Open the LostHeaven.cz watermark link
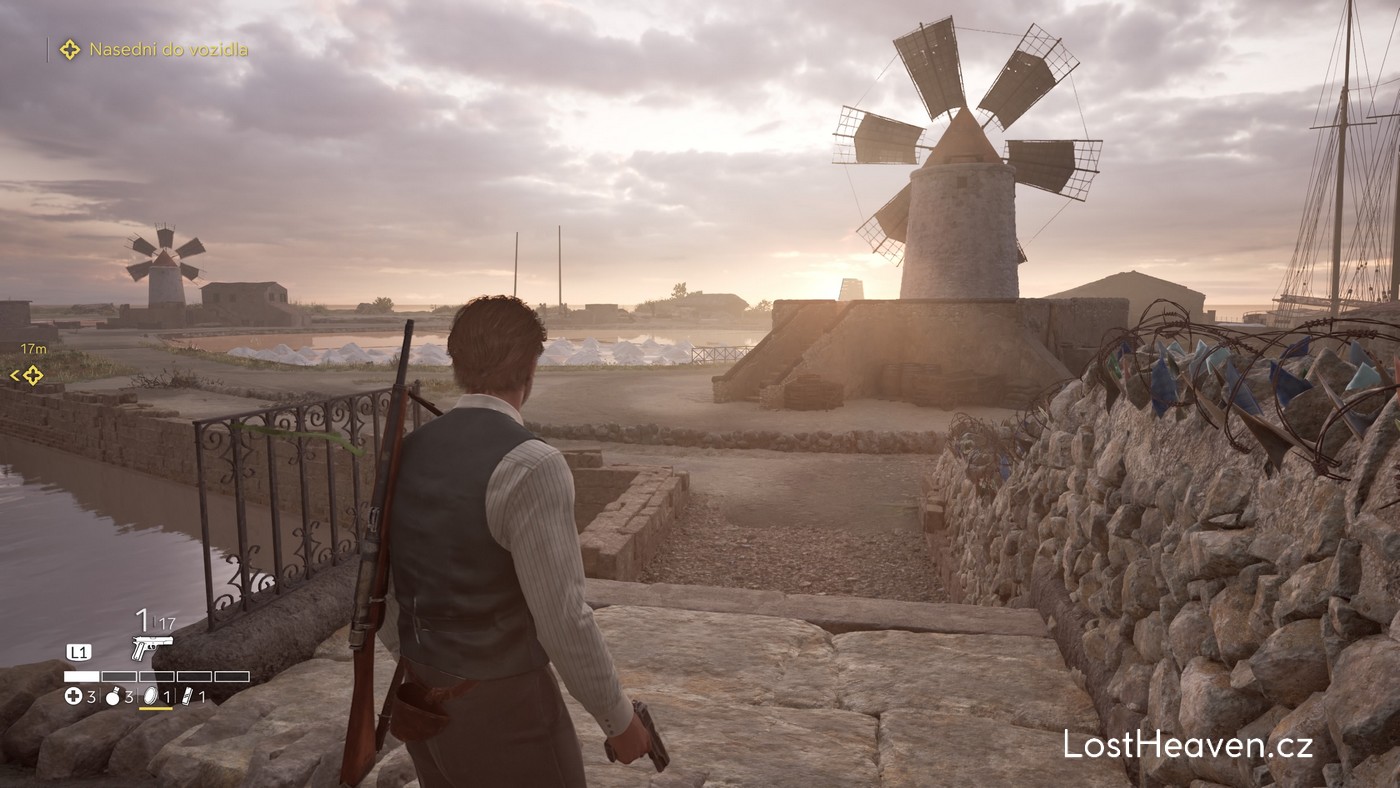 [x=1188, y=744]
